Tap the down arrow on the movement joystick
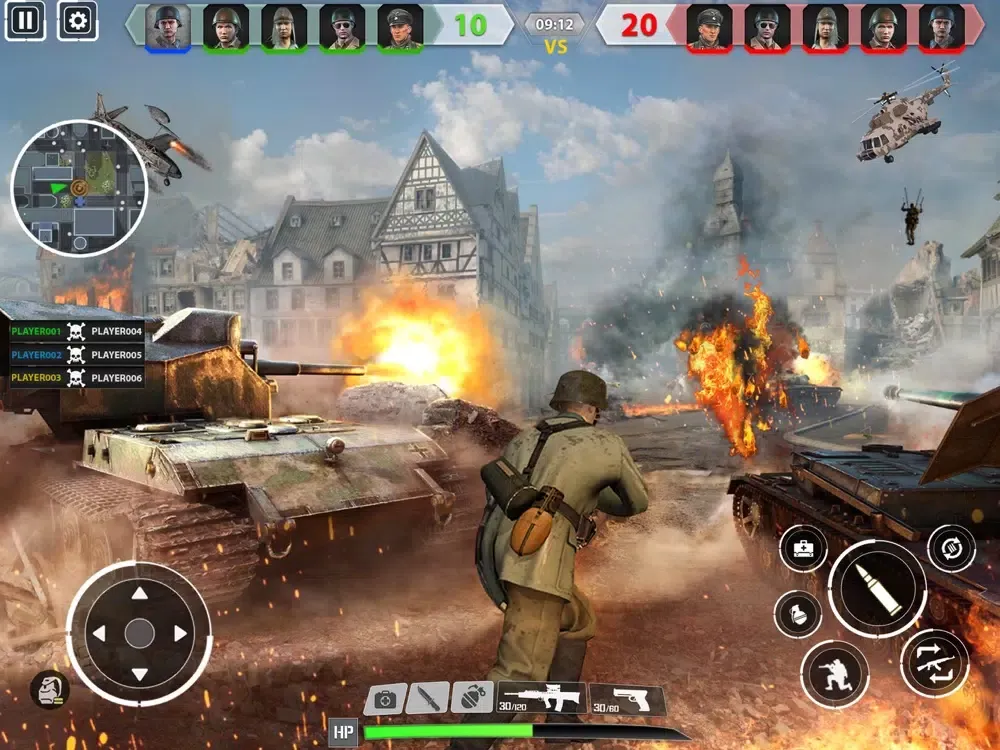The height and width of the screenshot is (750, 1000). (x=139, y=673)
